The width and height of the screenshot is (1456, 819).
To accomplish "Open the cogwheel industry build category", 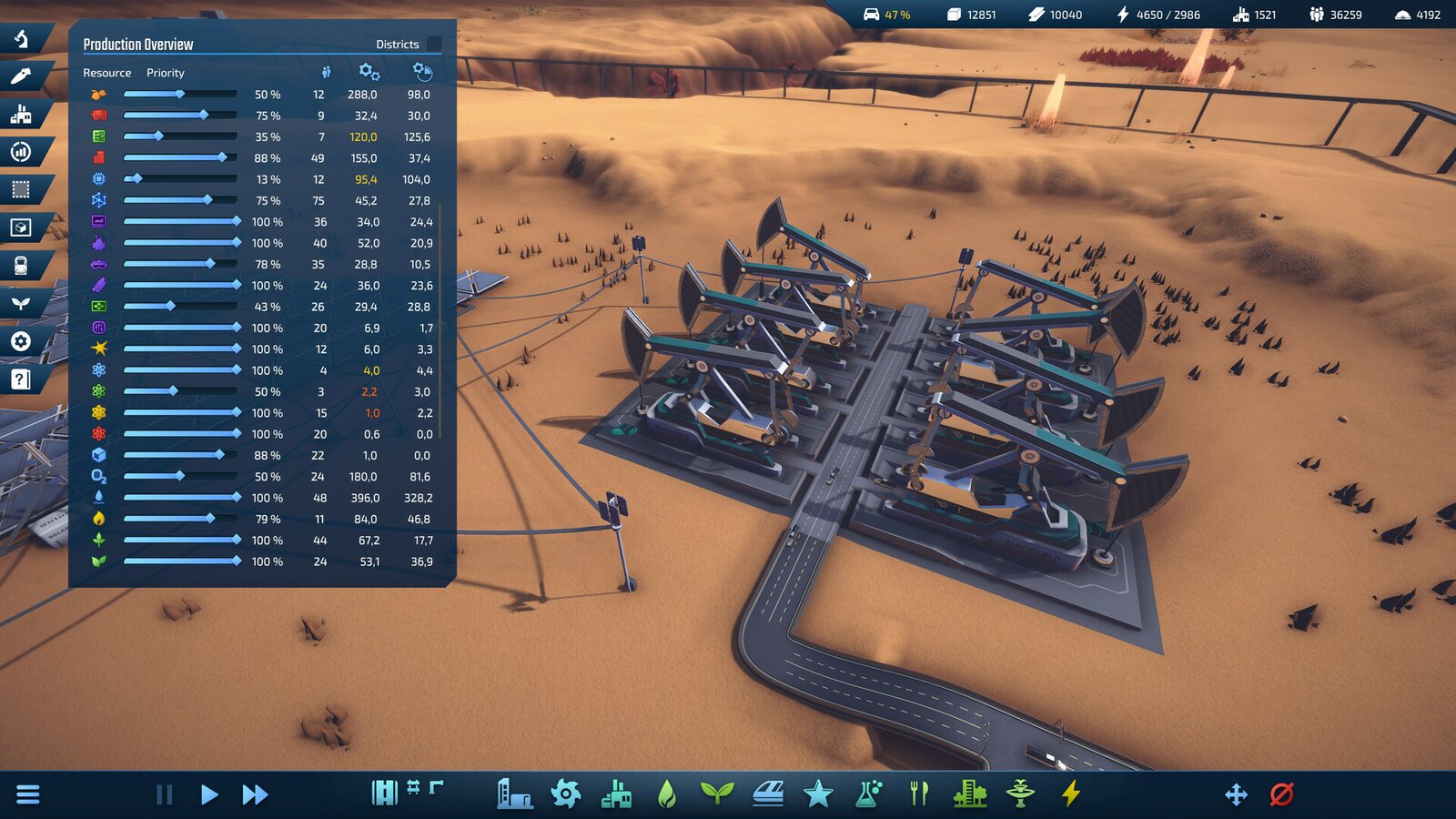I will [x=565, y=794].
